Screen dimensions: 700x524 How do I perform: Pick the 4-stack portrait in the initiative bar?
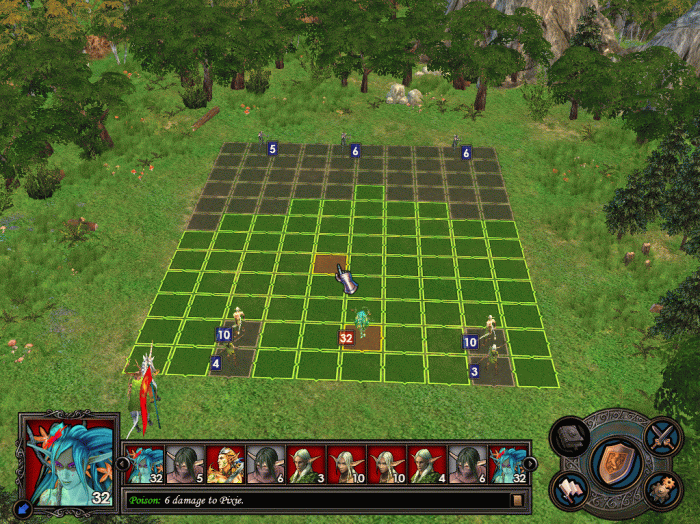point(427,465)
